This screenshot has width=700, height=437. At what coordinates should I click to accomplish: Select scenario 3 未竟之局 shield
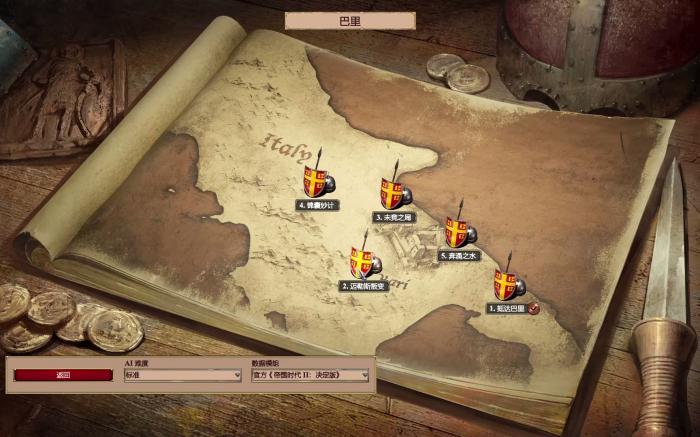(392, 192)
